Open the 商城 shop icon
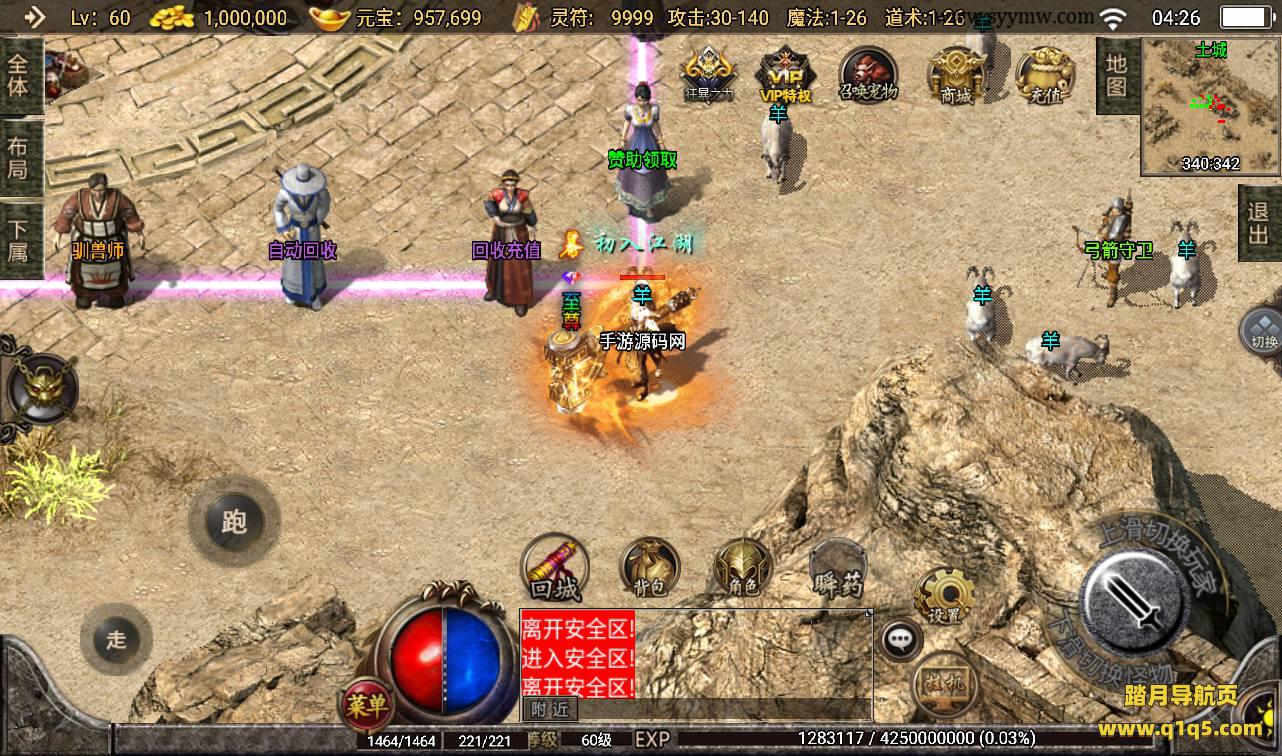The width and height of the screenshot is (1282, 756). 957,74
